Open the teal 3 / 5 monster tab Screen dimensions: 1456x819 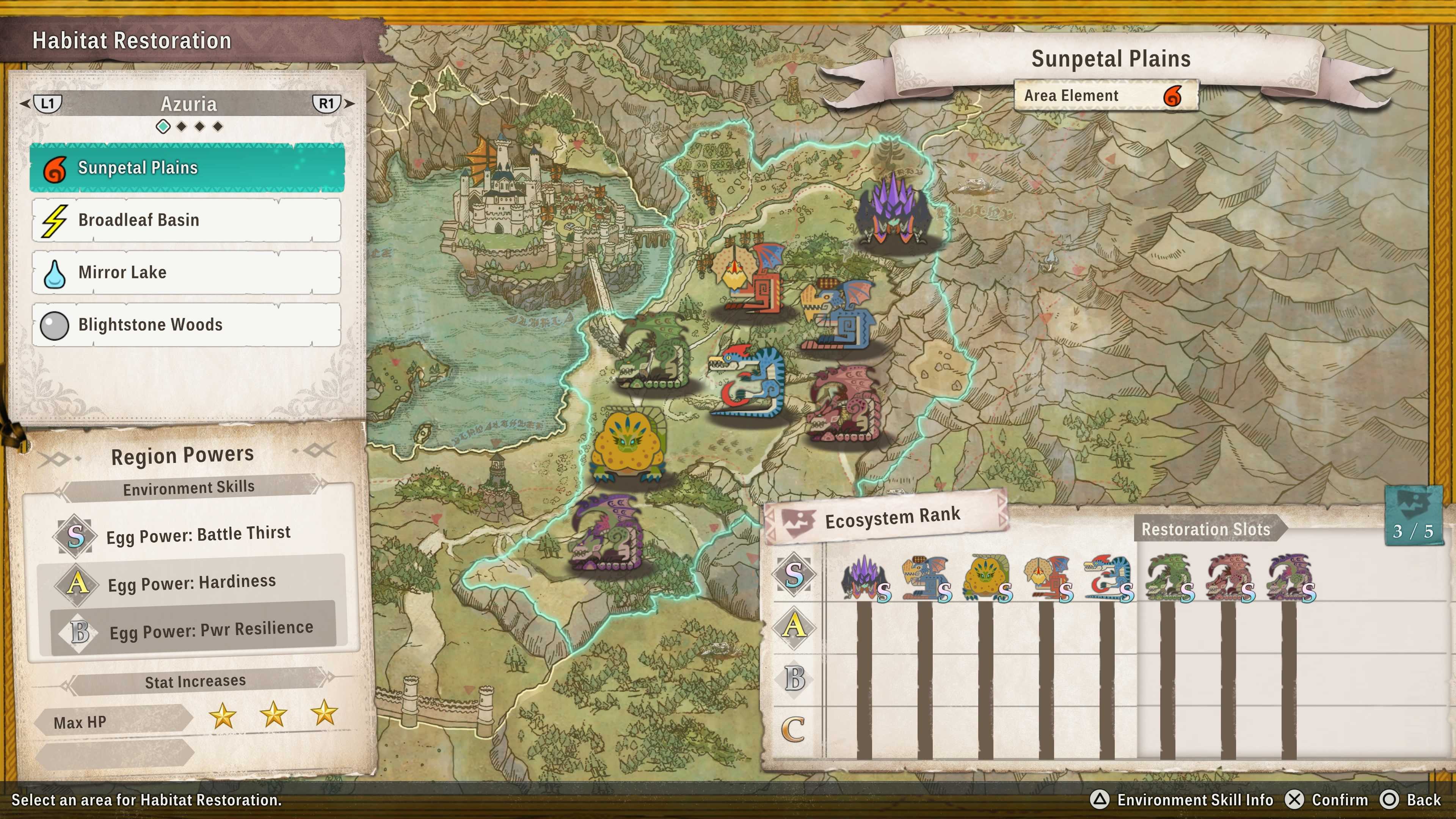tap(1413, 516)
